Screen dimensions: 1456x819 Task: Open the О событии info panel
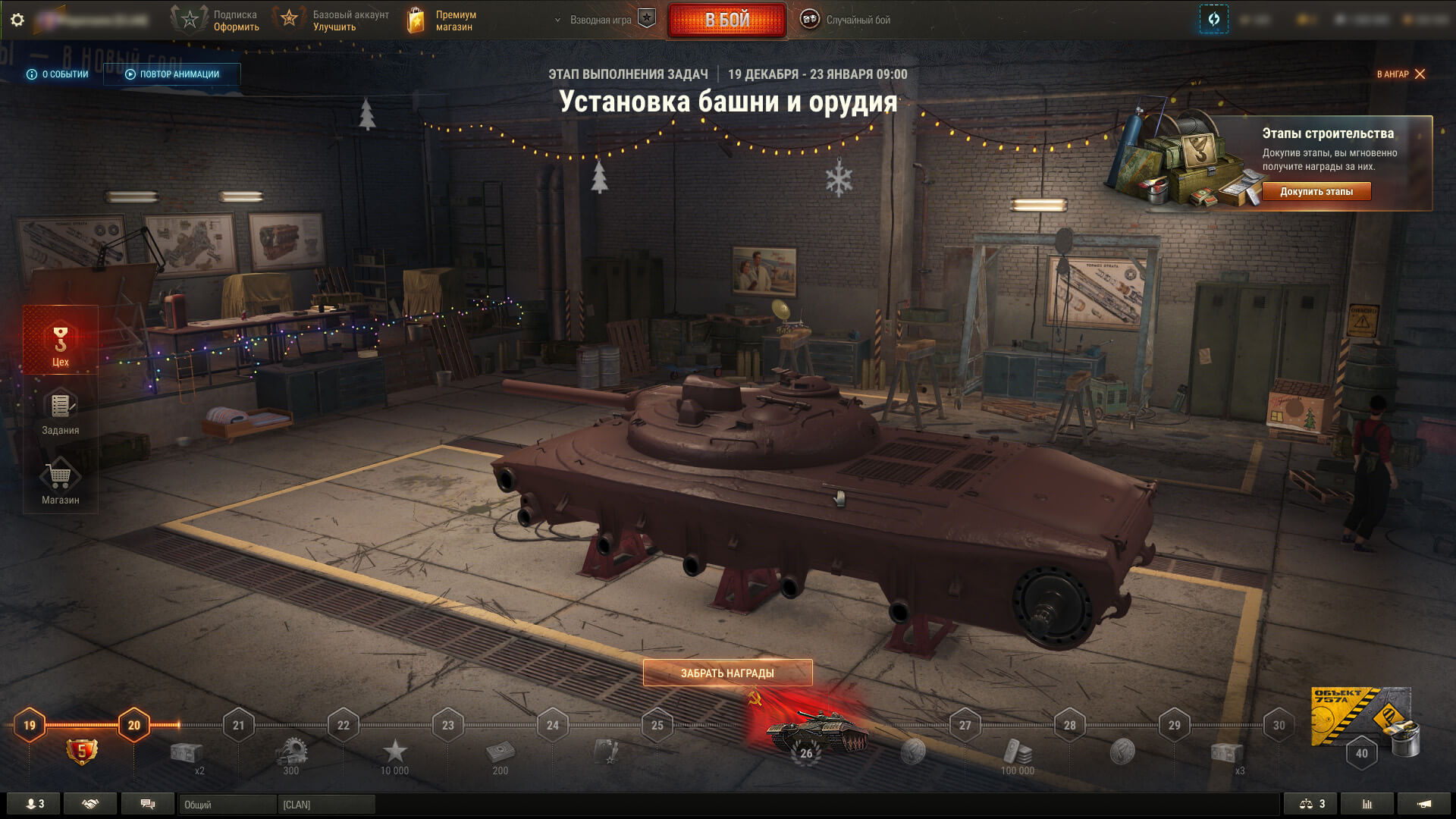click(x=58, y=74)
